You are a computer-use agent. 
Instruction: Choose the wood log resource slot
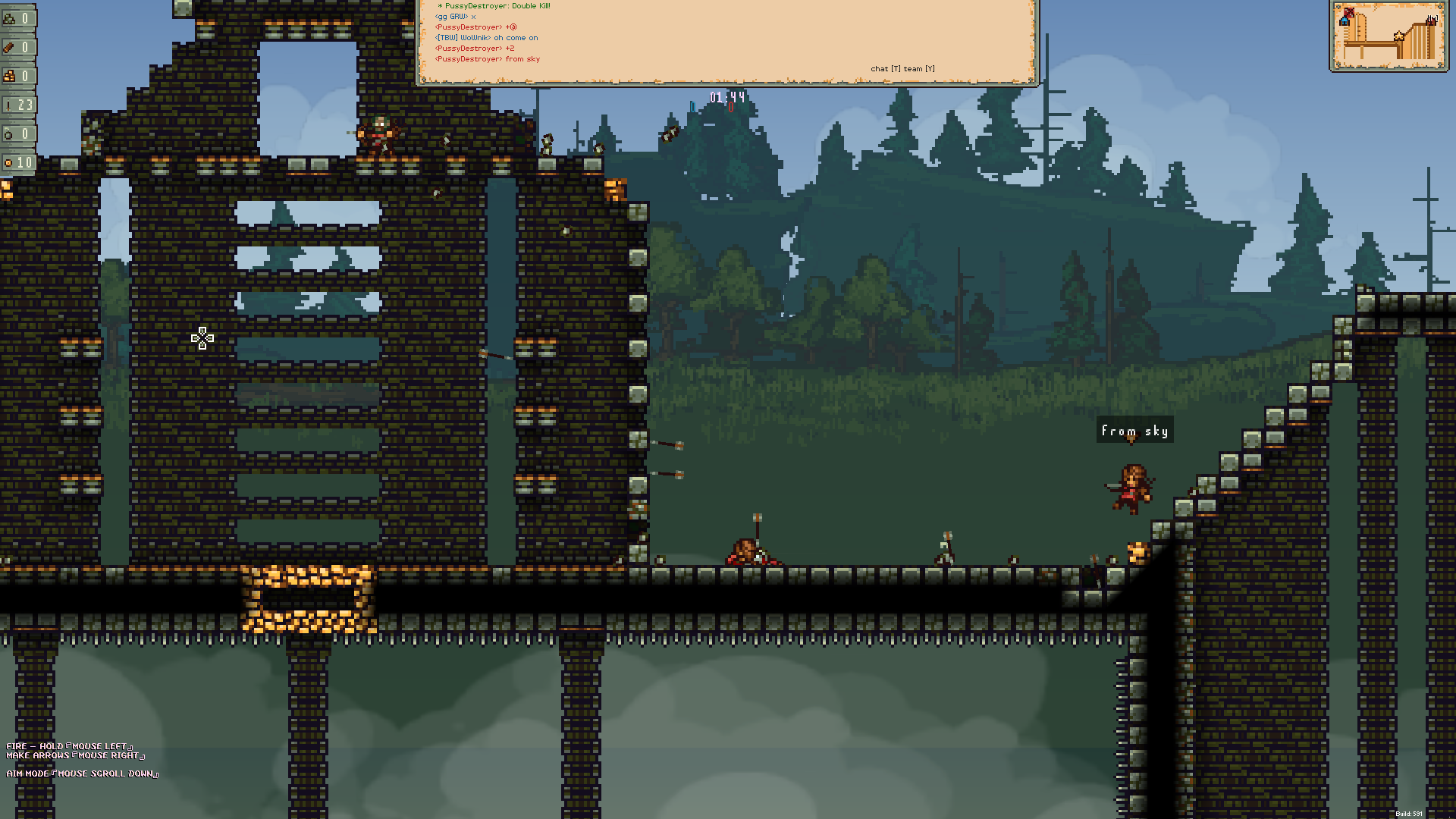(x=17, y=47)
